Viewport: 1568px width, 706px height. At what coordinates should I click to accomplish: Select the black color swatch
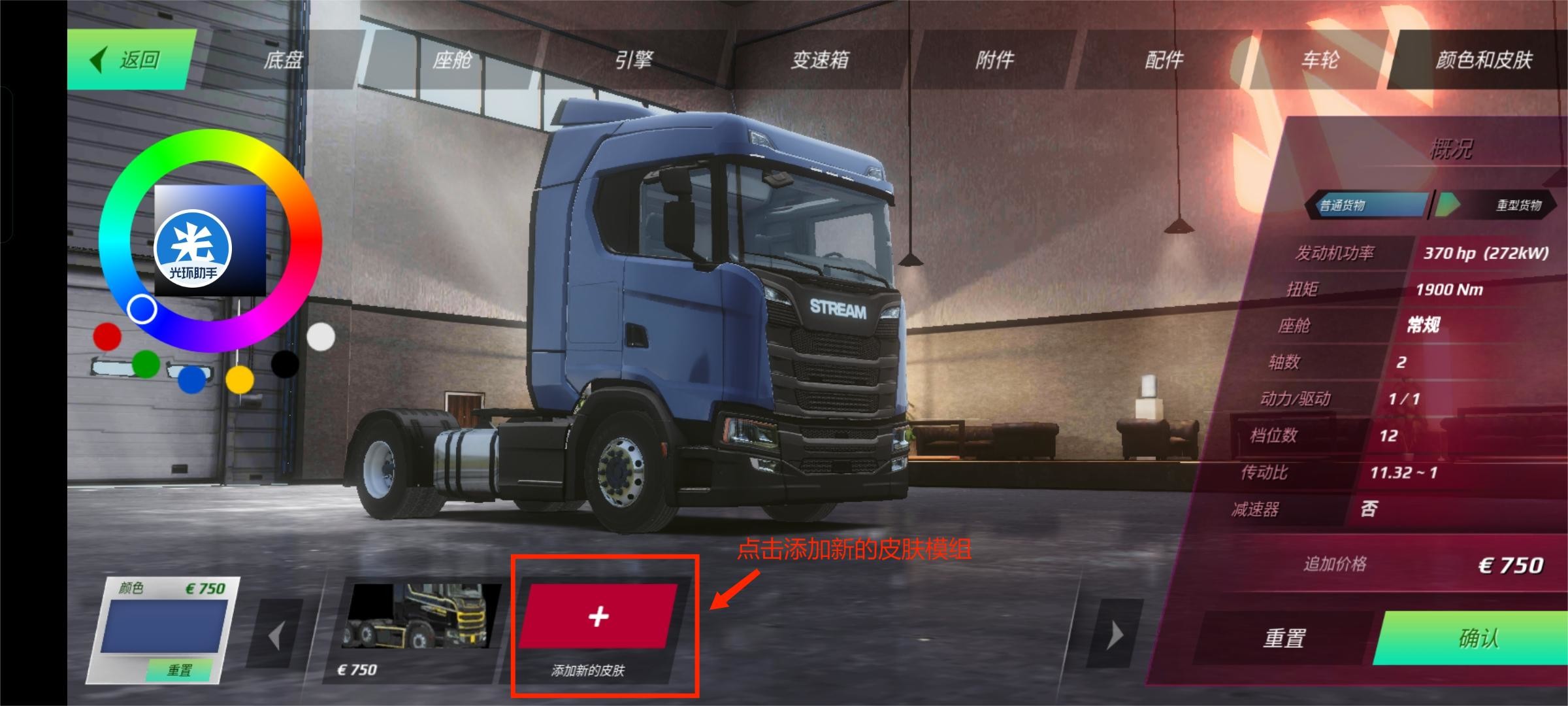(285, 364)
